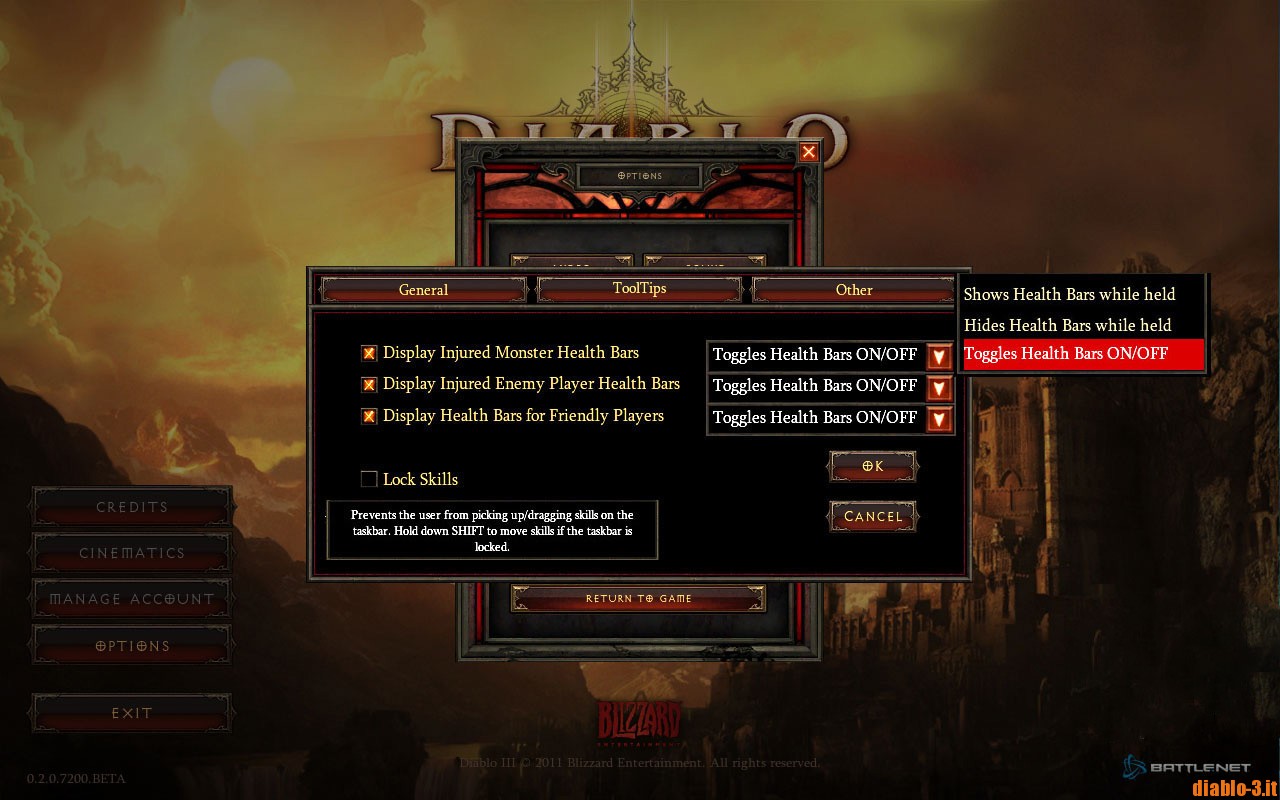Click the orange arrow on the first health bar dropdown
The width and height of the screenshot is (1280, 800).
(939, 355)
